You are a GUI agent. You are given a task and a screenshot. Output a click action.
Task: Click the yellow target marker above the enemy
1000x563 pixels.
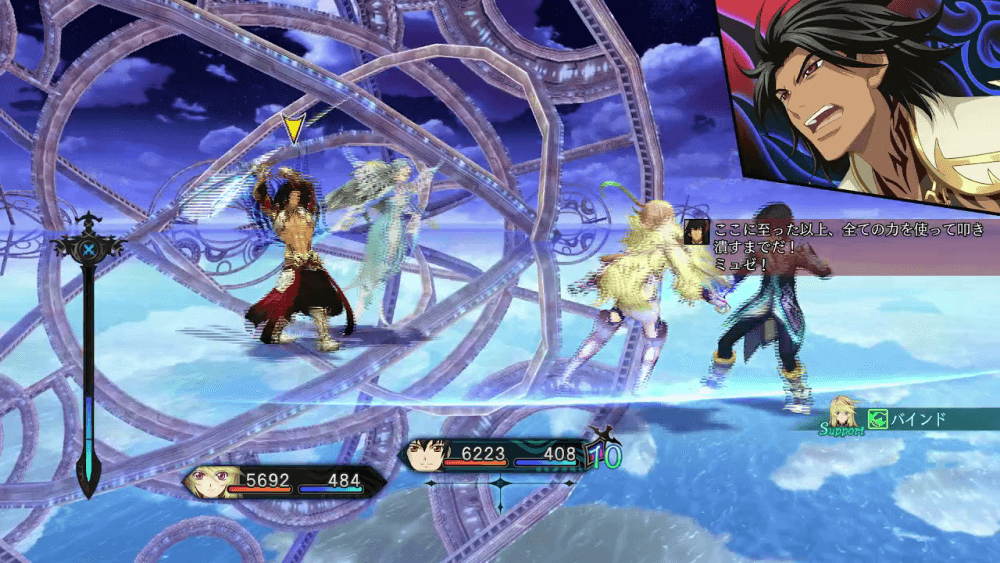(292, 129)
